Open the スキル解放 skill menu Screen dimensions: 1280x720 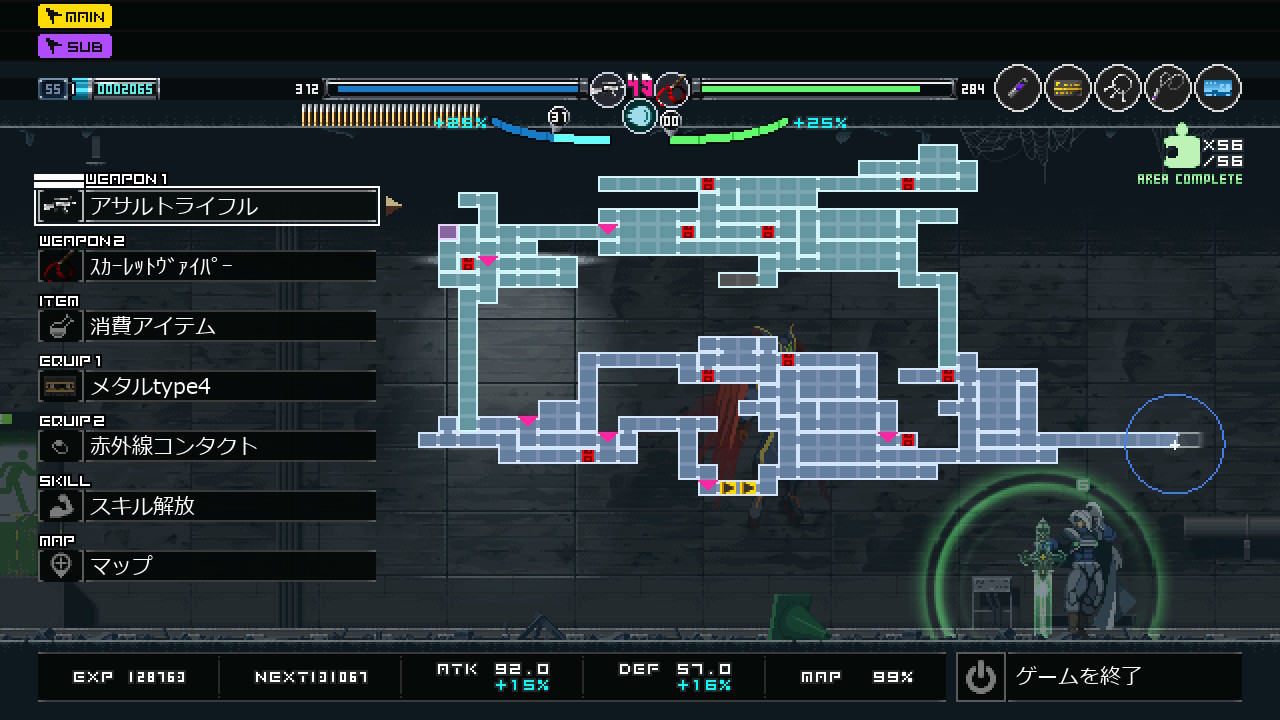pyautogui.click(x=207, y=506)
